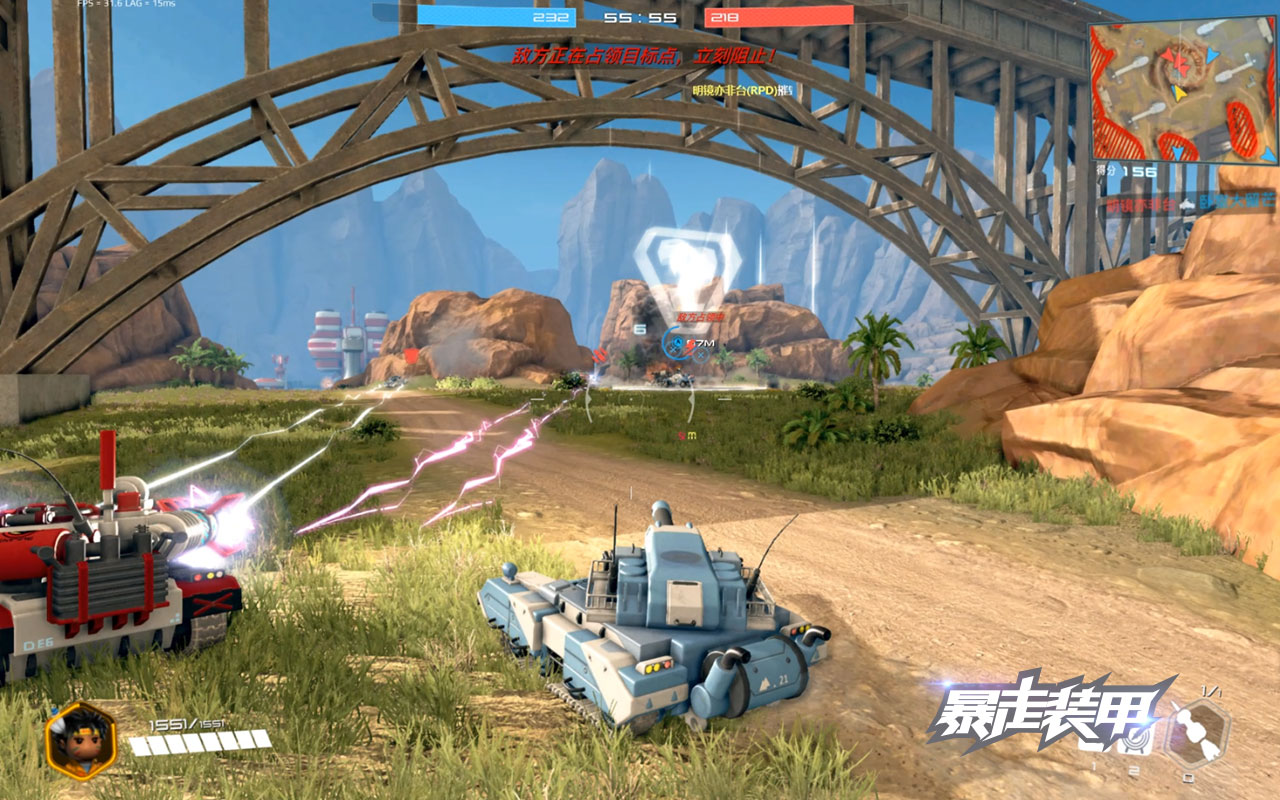The height and width of the screenshot is (800, 1280).
Task: Select the shield-shaped capture point marker
Action: (x=688, y=266)
